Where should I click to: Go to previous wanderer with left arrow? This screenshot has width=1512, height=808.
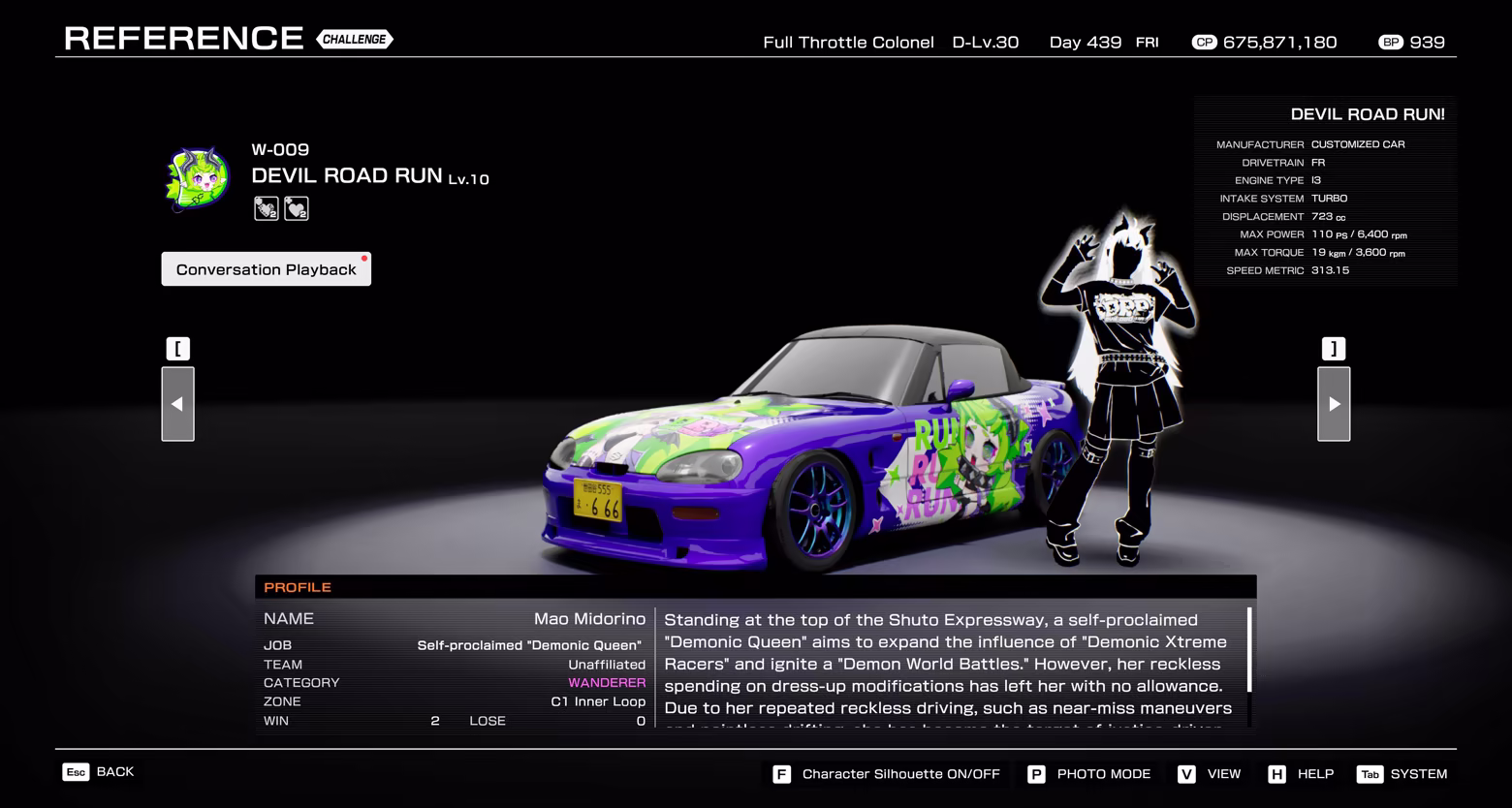[x=177, y=404]
